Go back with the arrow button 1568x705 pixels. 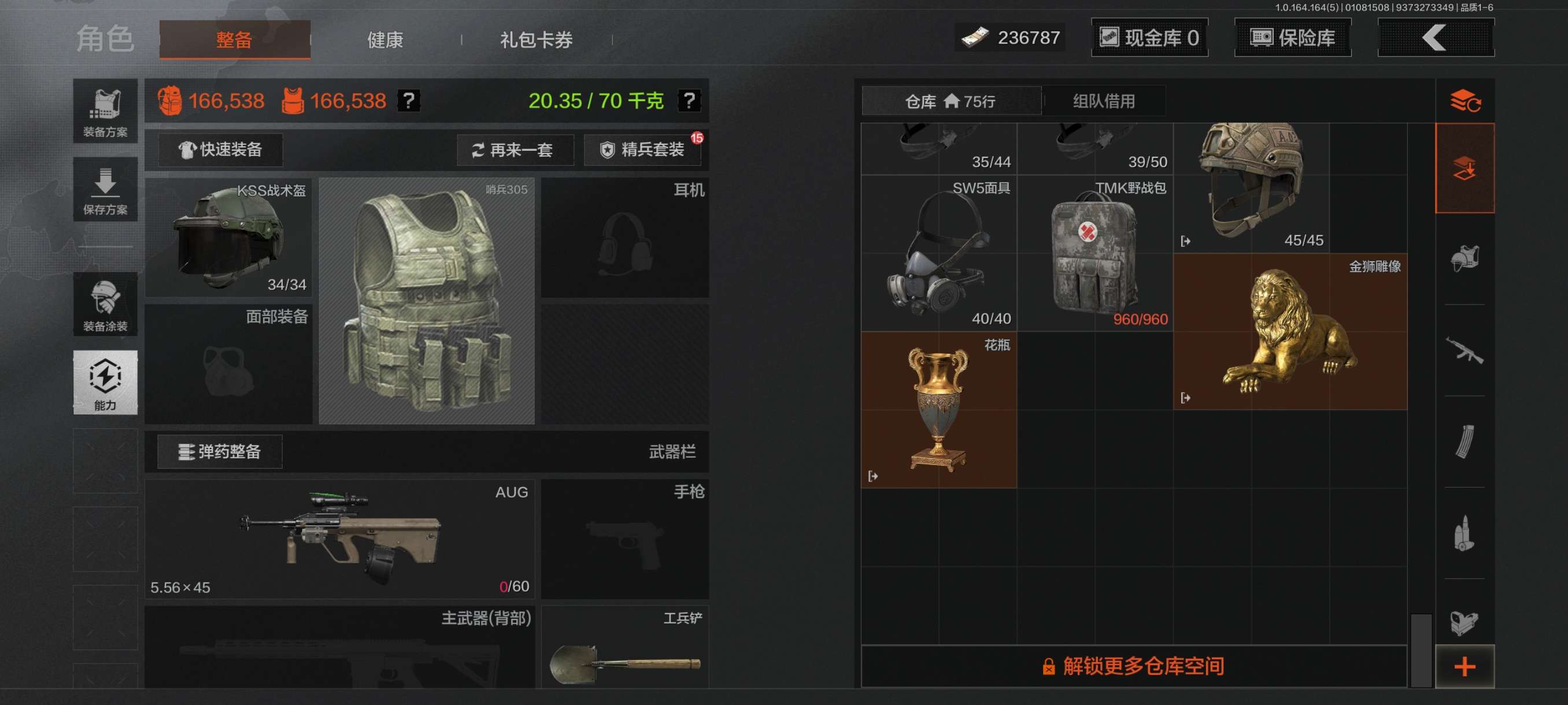coord(1434,38)
